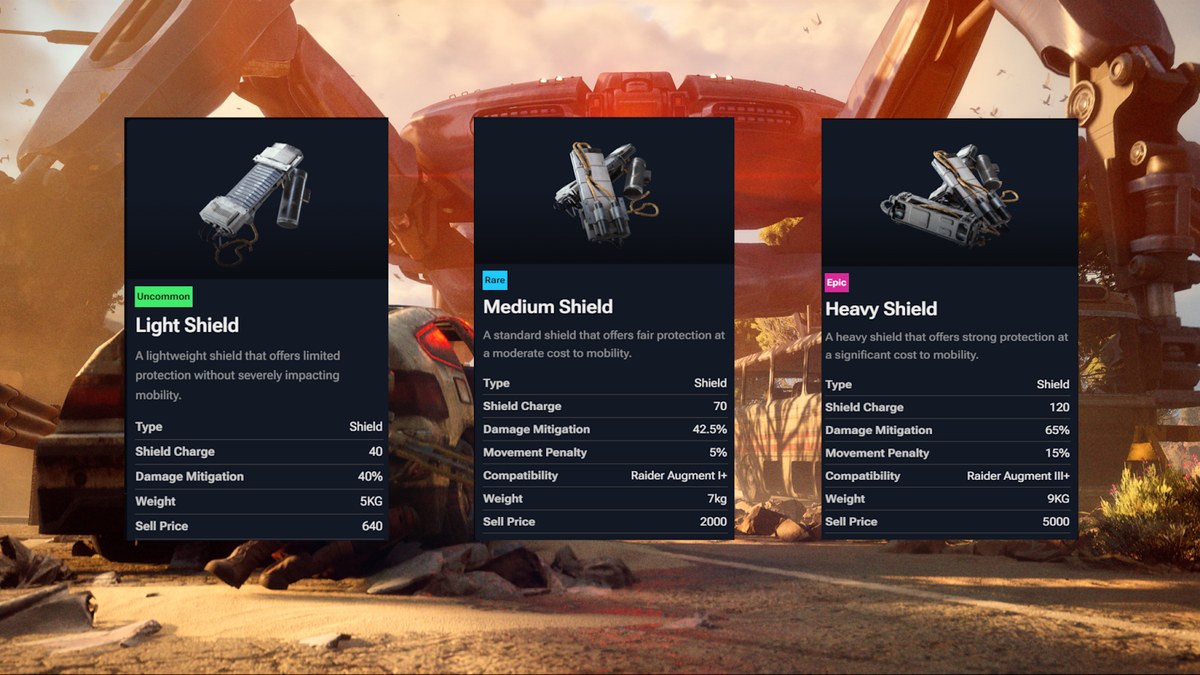Open the Heavy Shield title
The height and width of the screenshot is (675, 1200).
click(881, 309)
